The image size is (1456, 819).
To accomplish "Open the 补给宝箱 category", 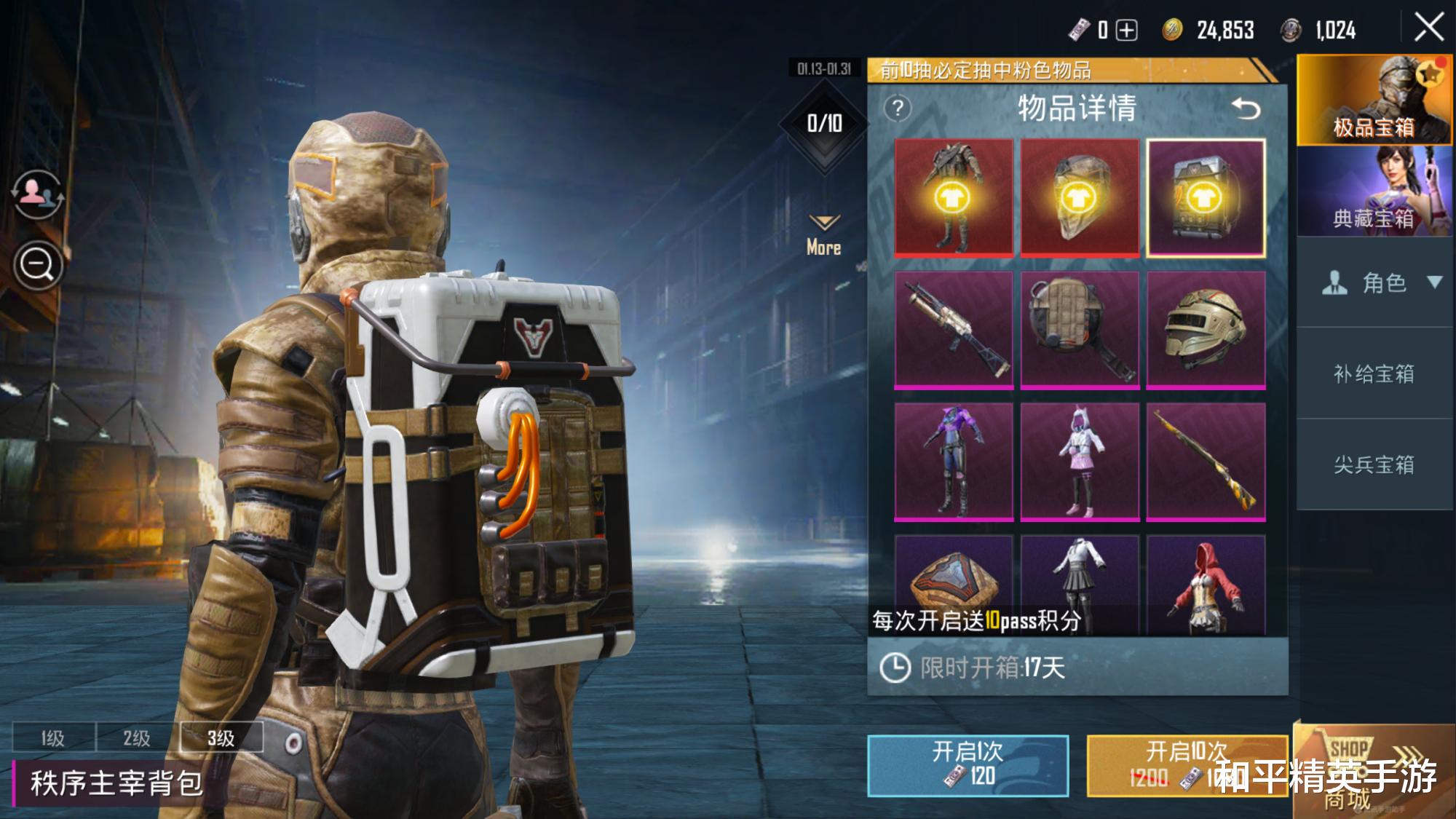I will tap(1373, 373).
